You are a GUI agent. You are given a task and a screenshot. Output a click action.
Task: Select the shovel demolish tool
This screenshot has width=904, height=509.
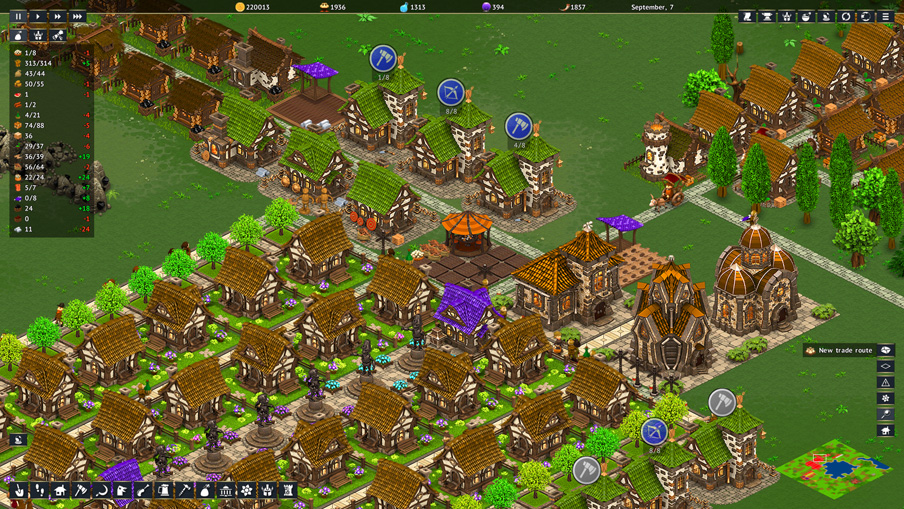coord(19,491)
